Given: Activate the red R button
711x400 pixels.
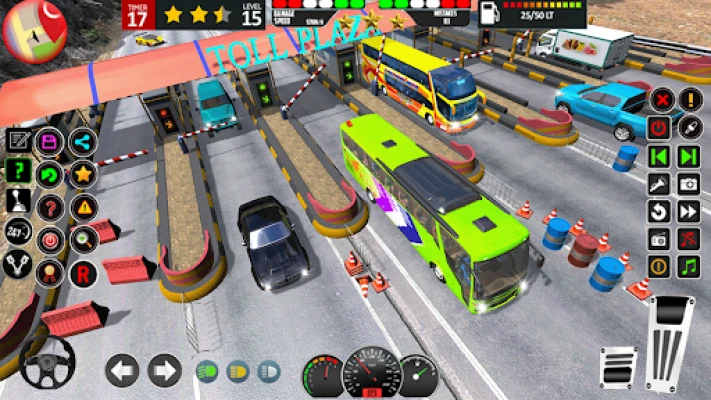Looking at the screenshot, I should [x=82, y=273].
